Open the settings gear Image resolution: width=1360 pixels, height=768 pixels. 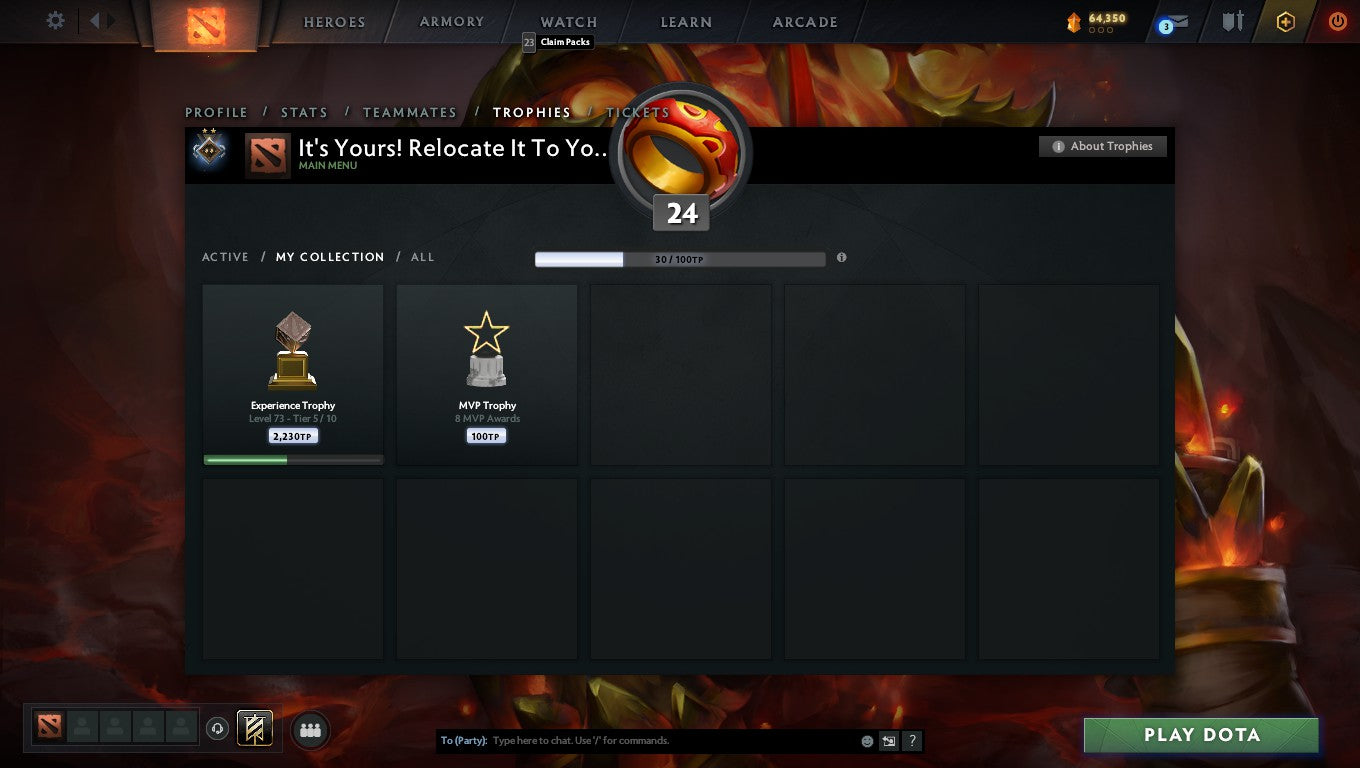click(x=55, y=20)
